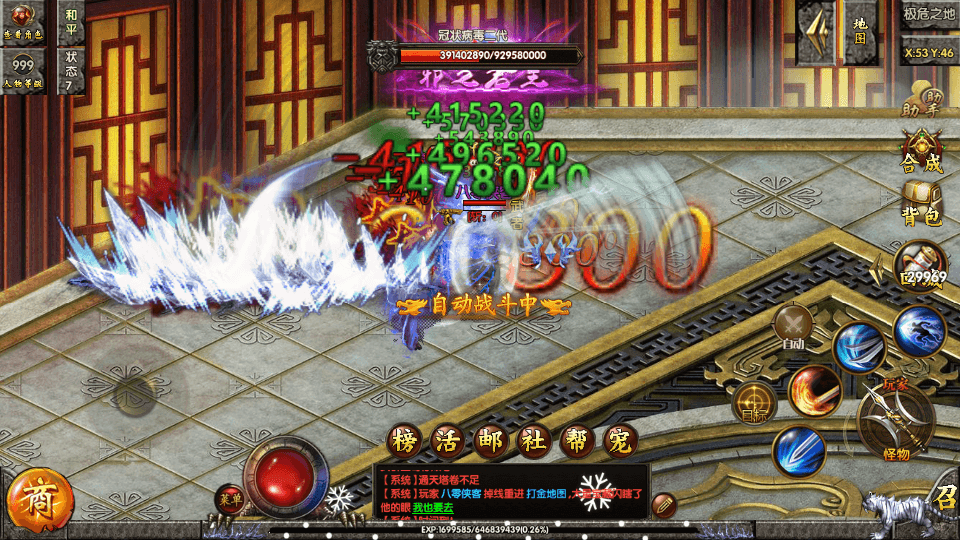Toggle the 自动 auto-battle button
The image size is (960, 540).
(x=793, y=327)
